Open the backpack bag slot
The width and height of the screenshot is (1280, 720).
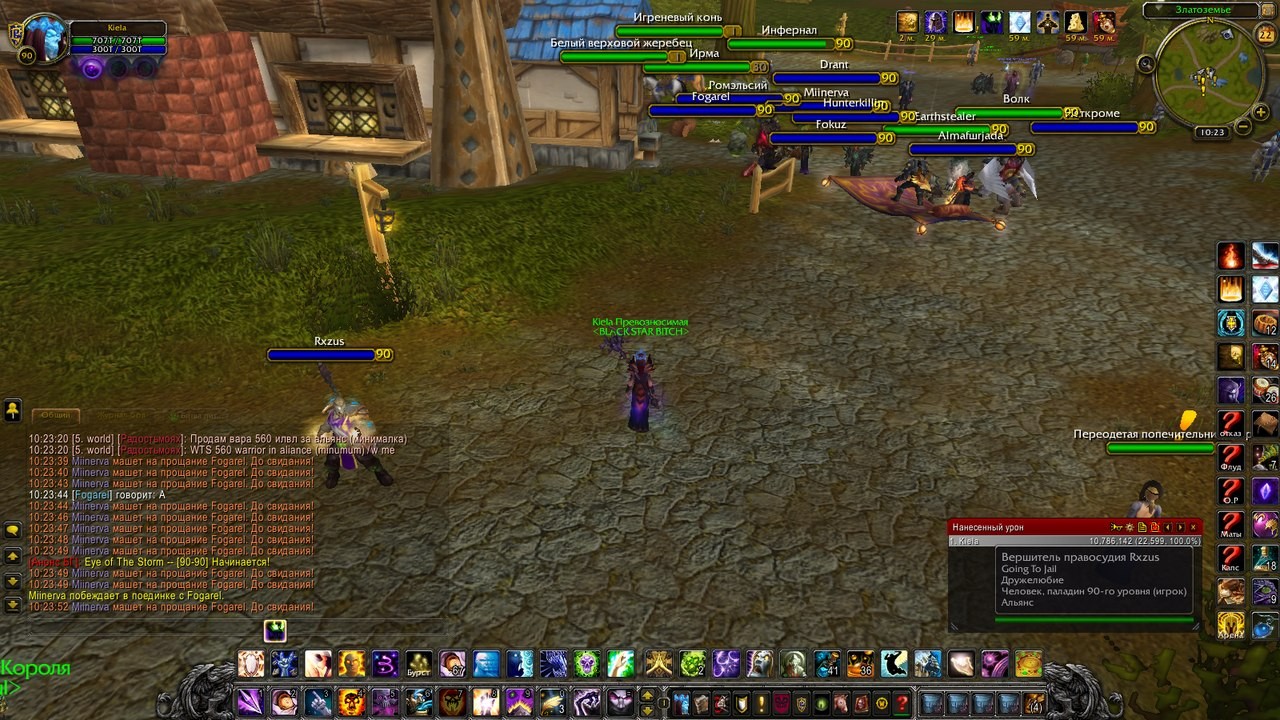click(x=1034, y=703)
